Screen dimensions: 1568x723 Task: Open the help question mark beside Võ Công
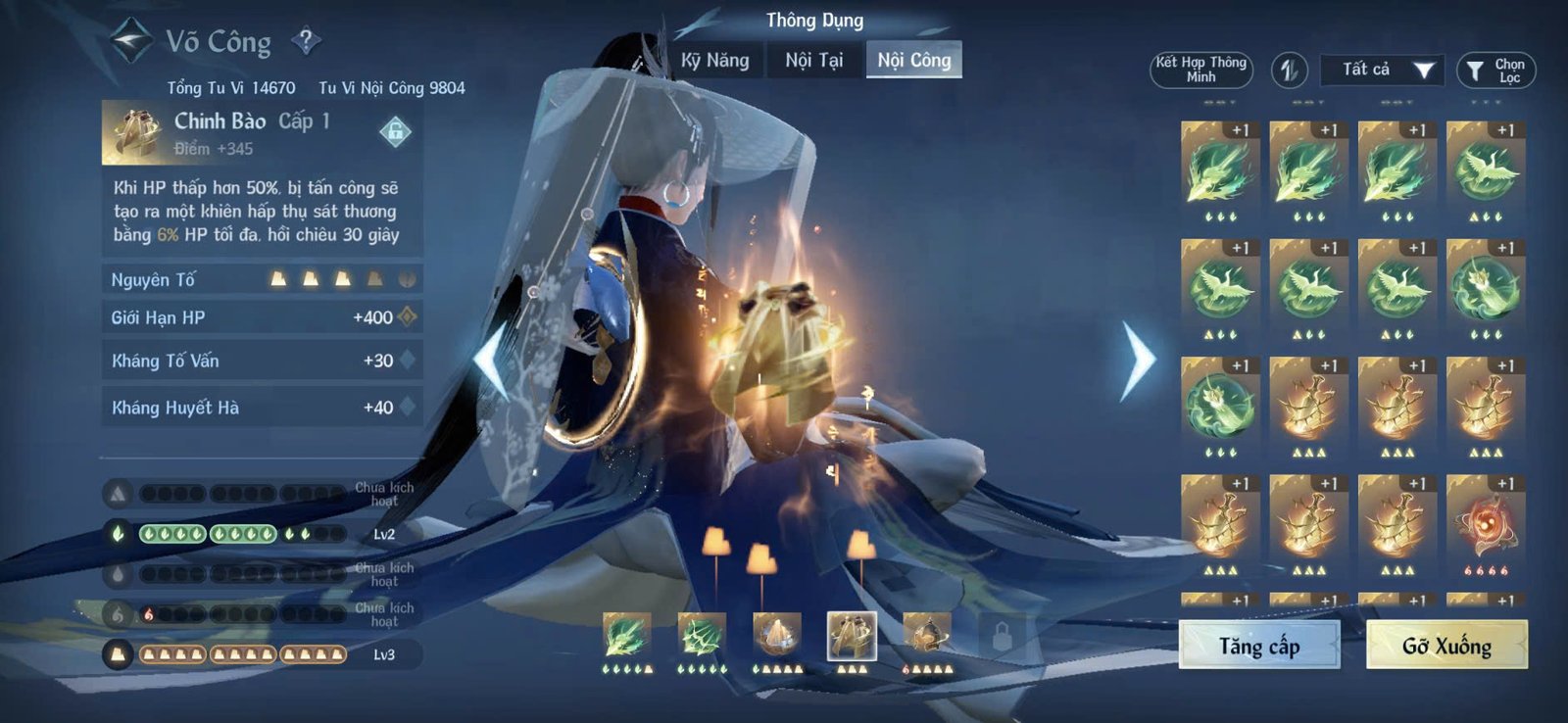point(309,39)
